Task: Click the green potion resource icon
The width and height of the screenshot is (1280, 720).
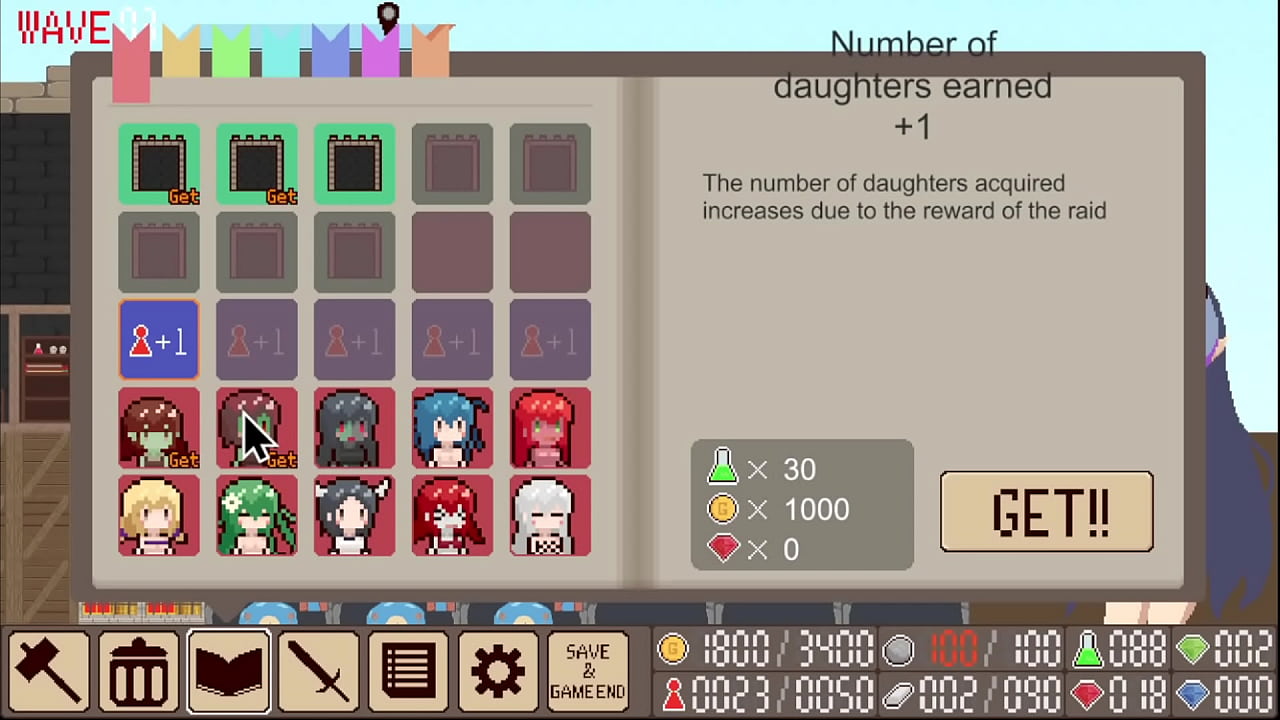Action: (1090, 650)
